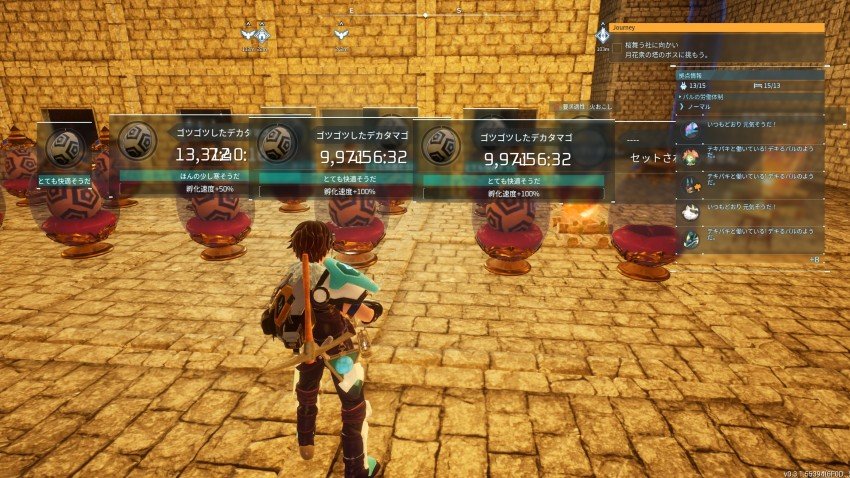Select the egg icon with +50% hatch speed

point(137,141)
